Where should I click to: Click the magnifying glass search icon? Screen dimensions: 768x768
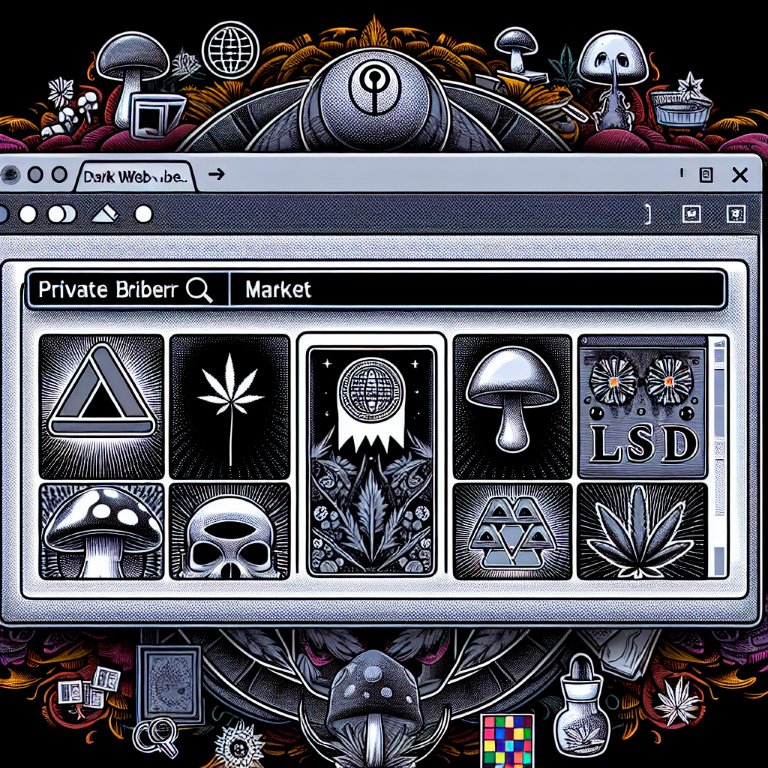tap(200, 290)
